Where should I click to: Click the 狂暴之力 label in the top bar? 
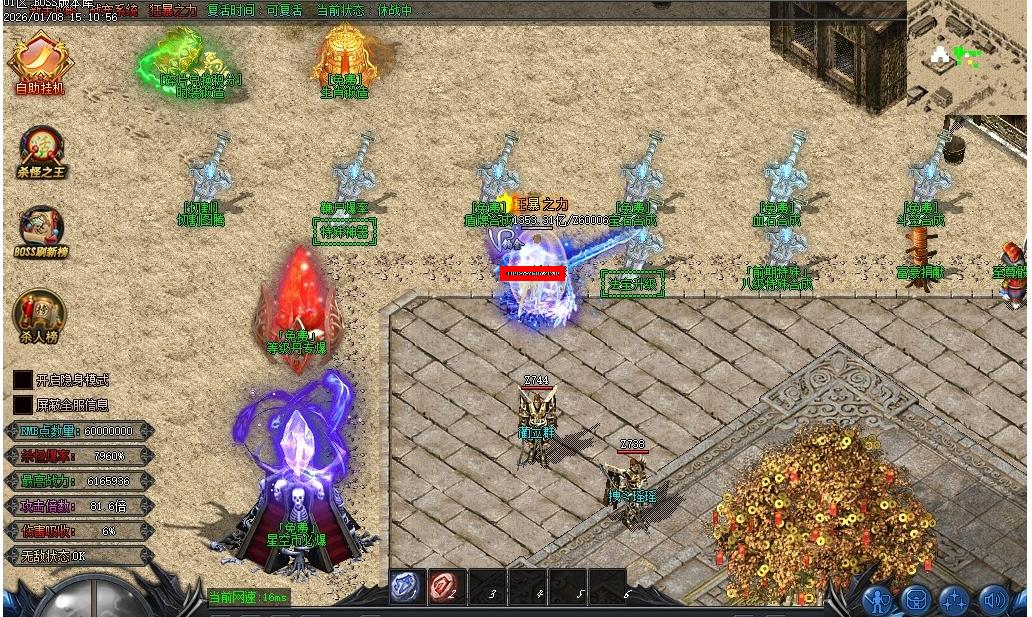point(173,10)
